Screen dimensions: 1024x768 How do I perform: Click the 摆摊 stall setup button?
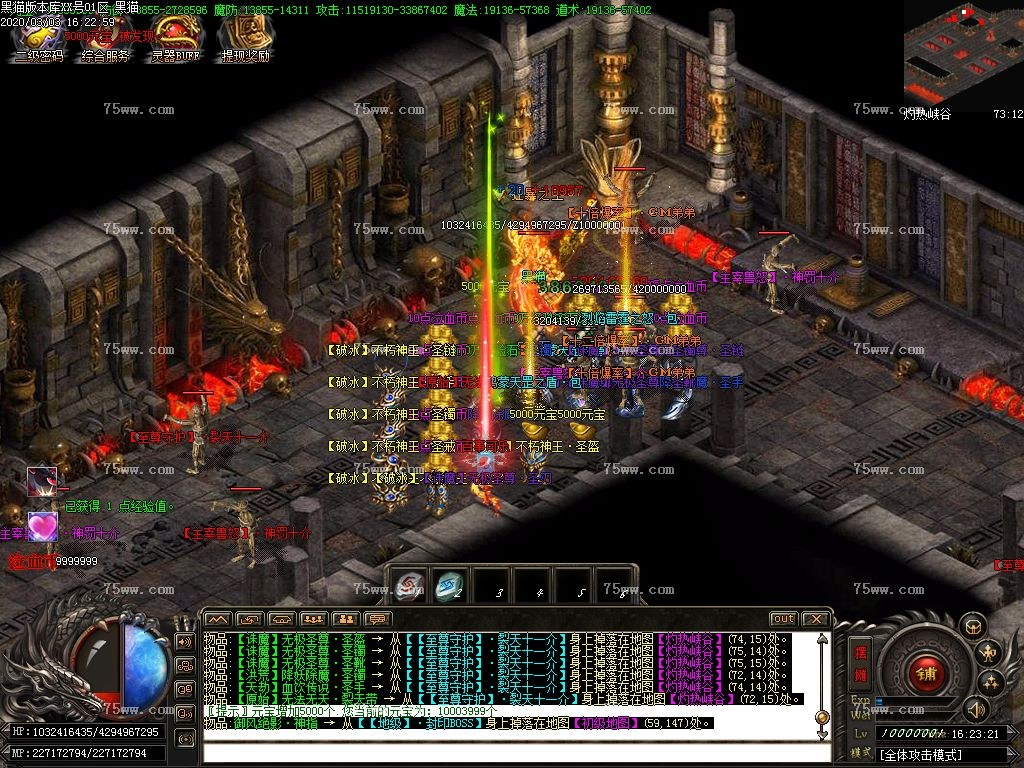click(860, 661)
